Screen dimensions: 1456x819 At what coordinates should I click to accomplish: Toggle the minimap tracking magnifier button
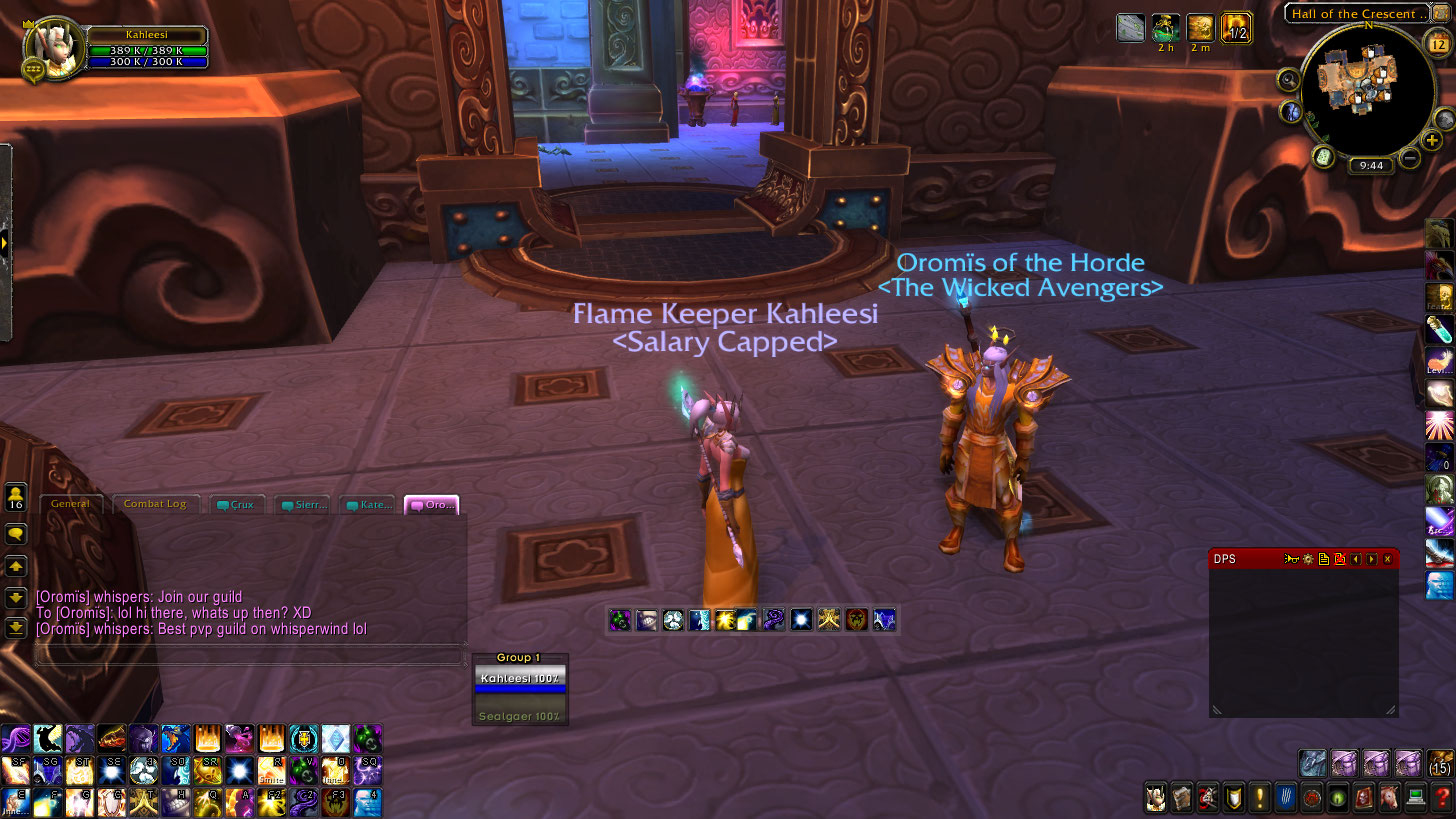1288,81
